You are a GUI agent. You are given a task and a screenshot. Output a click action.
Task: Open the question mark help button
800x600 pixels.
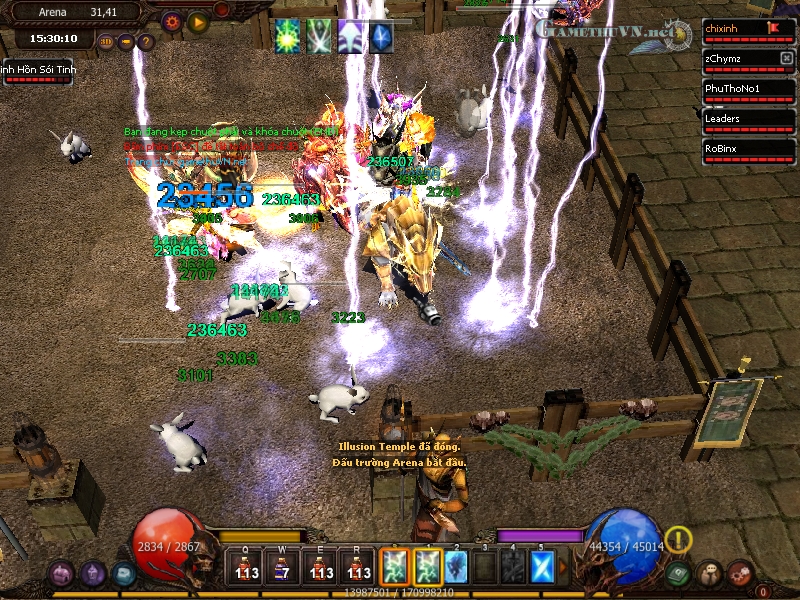pos(146,42)
